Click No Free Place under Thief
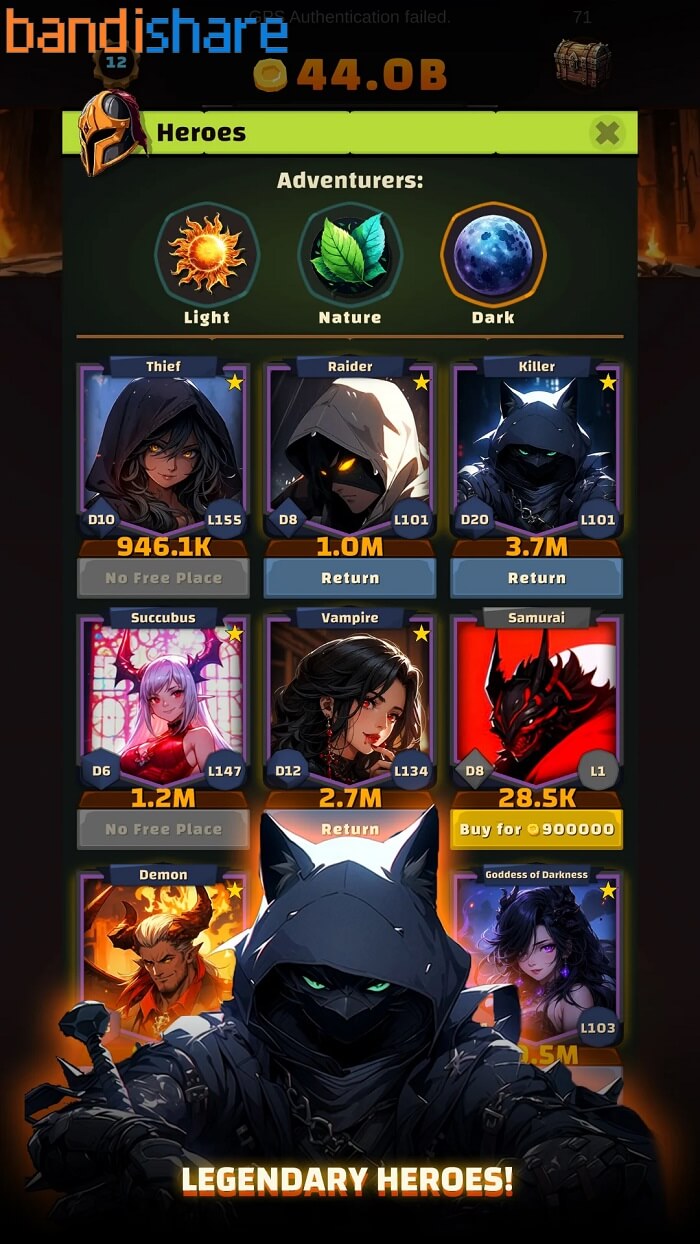 (163, 578)
